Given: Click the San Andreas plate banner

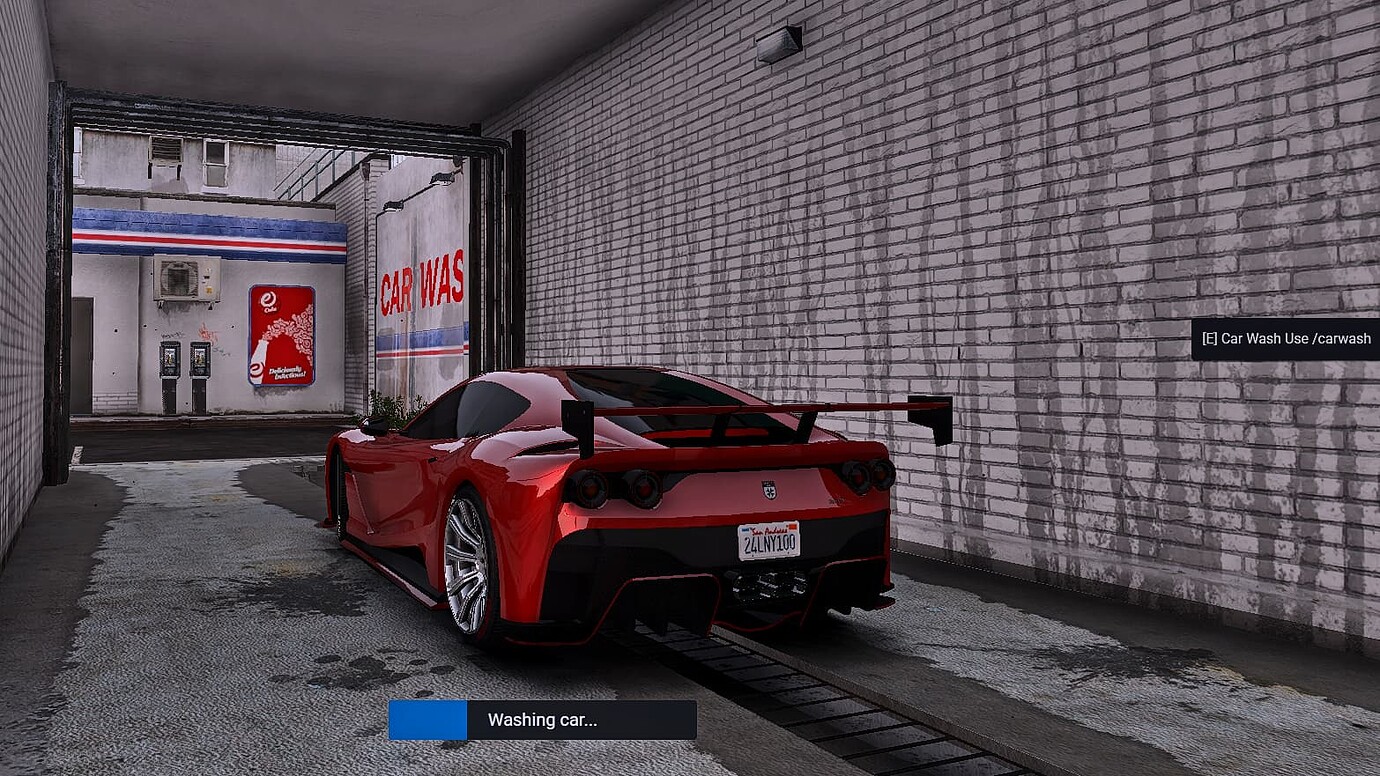Looking at the screenshot, I should coord(768,529).
